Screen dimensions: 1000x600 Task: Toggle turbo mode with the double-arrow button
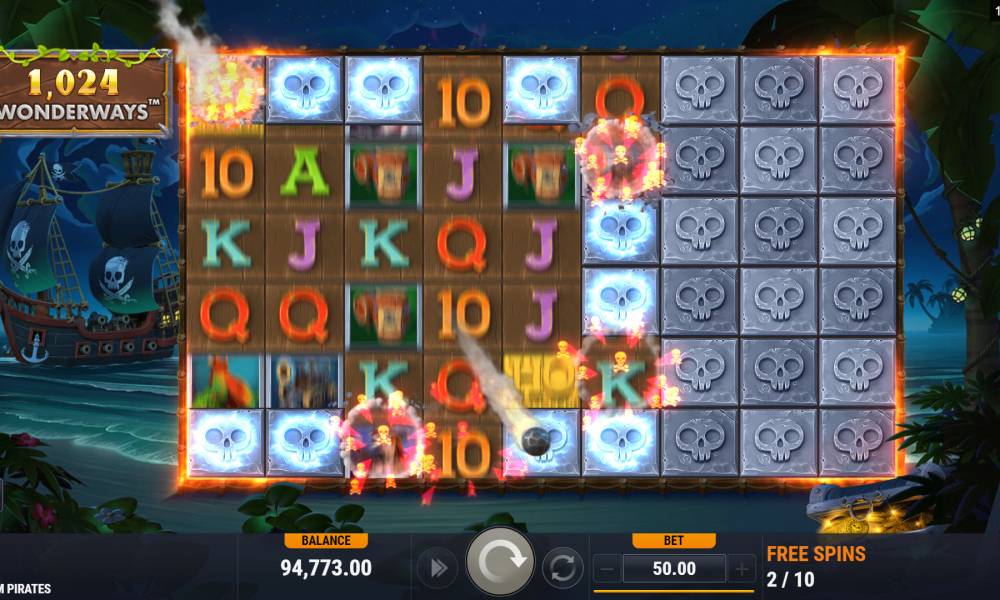[437, 568]
